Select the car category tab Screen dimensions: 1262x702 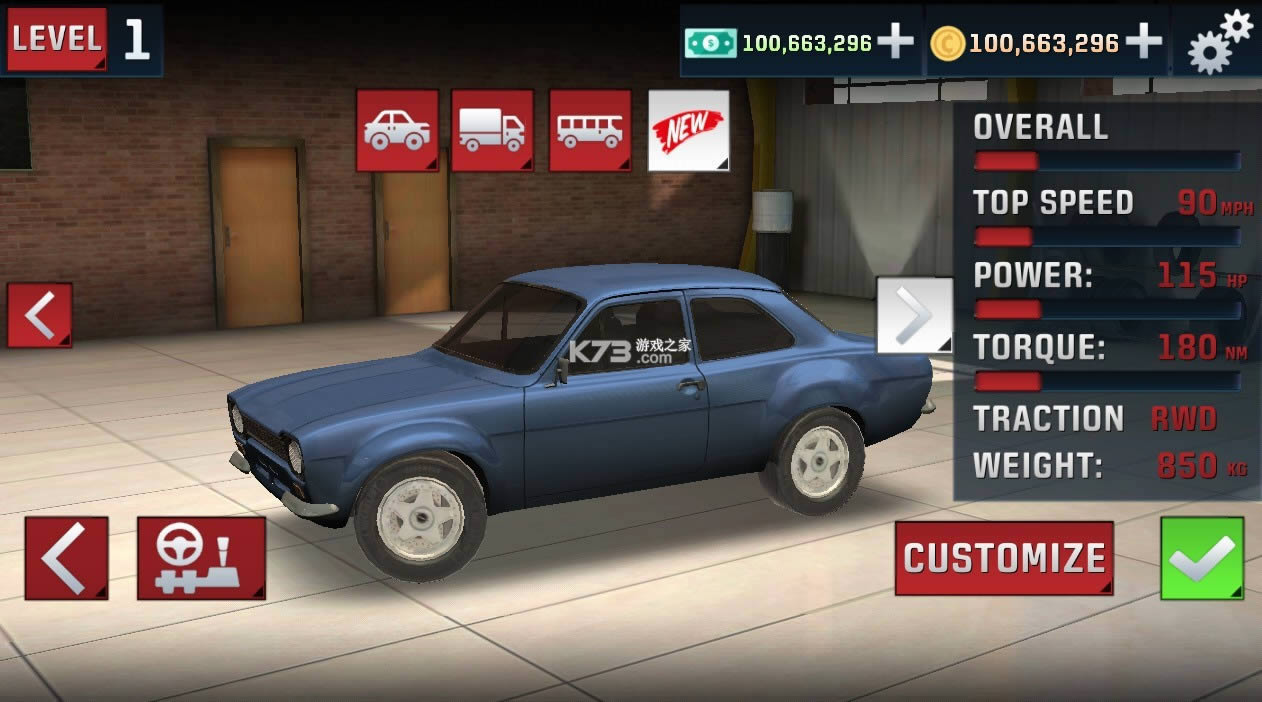click(397, 130)
